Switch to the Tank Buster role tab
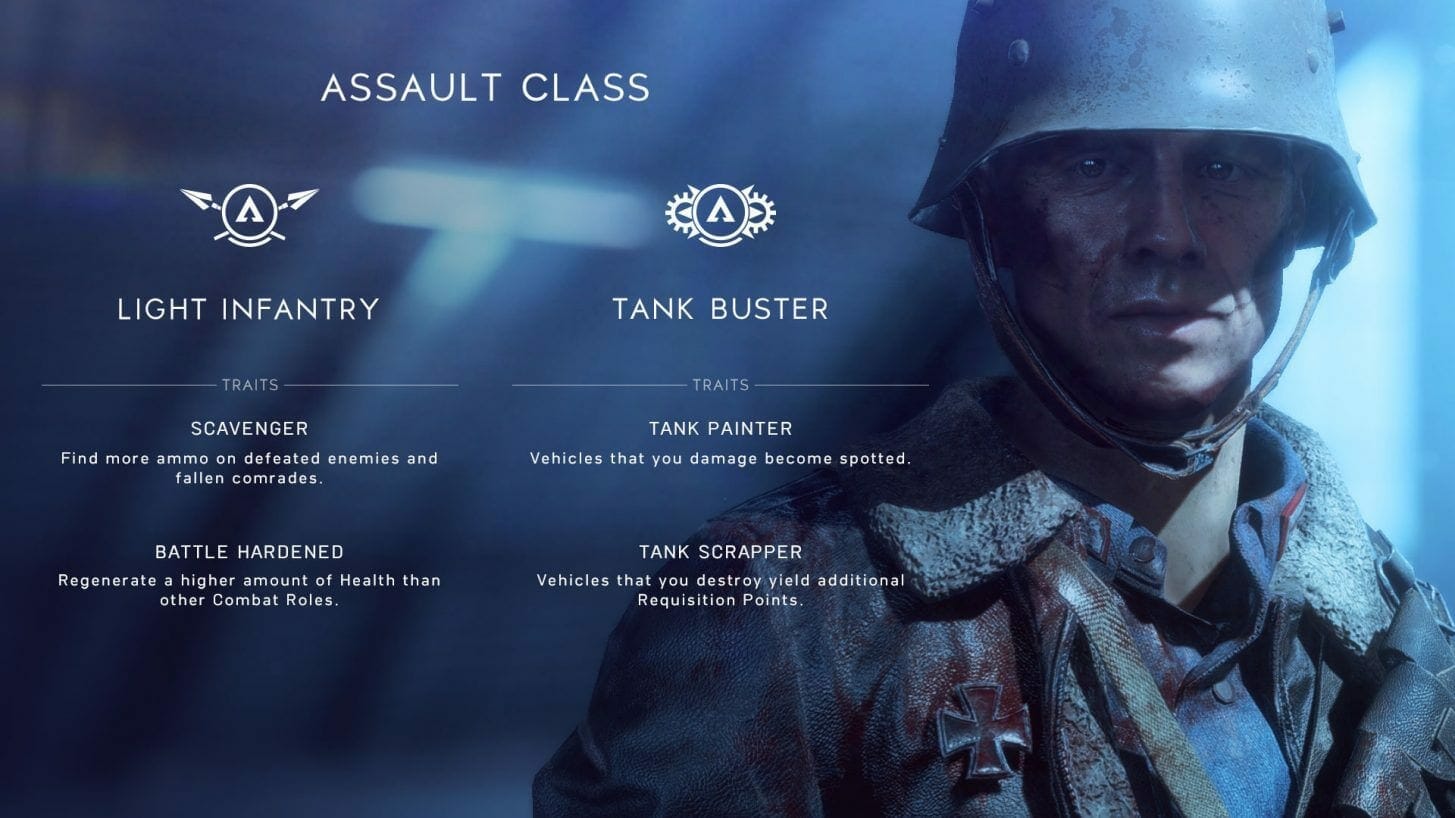 tap(722, 310)
